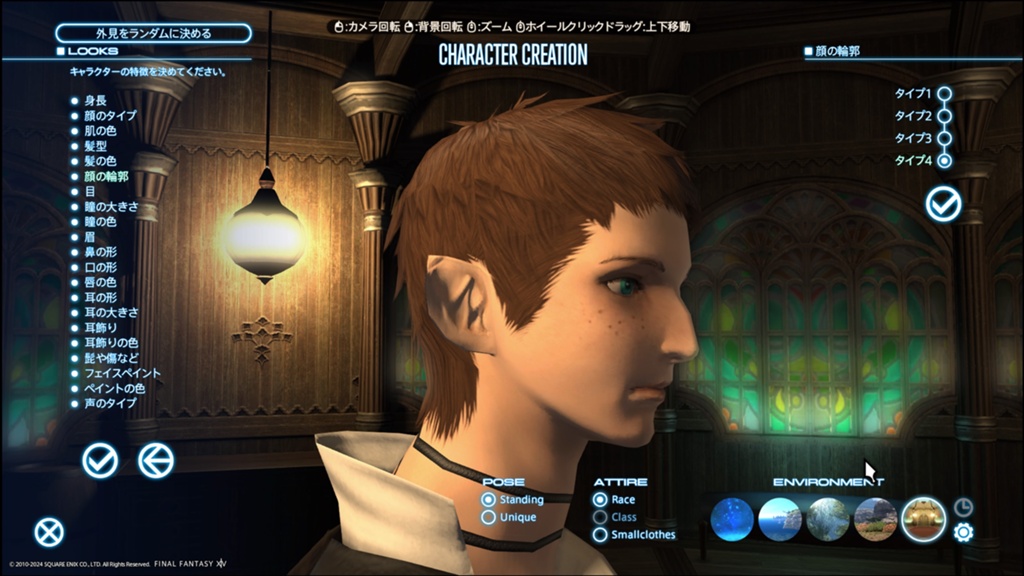The height and width of the screenshot is (576, 1024).
Task: Go back with the left arrow button
Action: point(156,460)
